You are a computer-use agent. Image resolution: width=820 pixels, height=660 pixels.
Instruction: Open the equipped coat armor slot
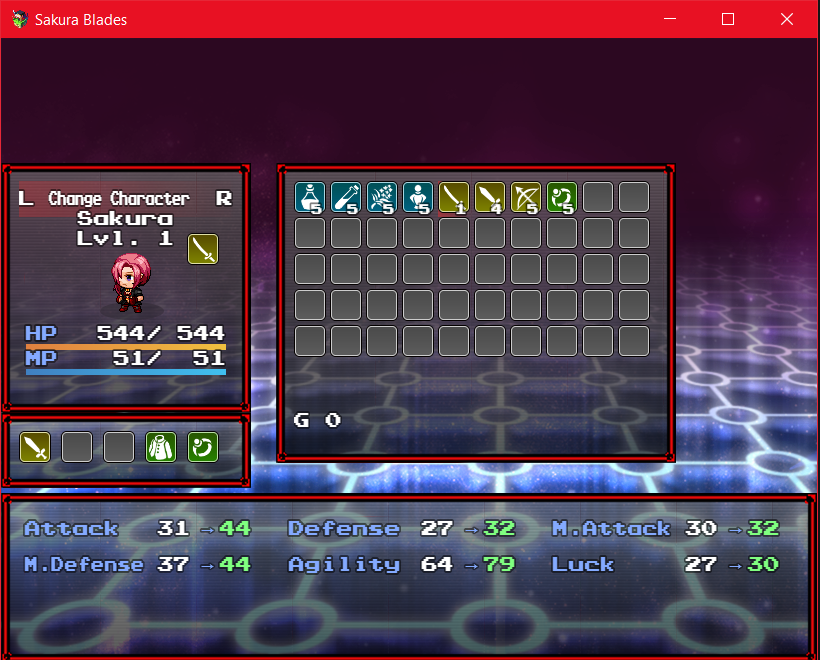point(161,447)
